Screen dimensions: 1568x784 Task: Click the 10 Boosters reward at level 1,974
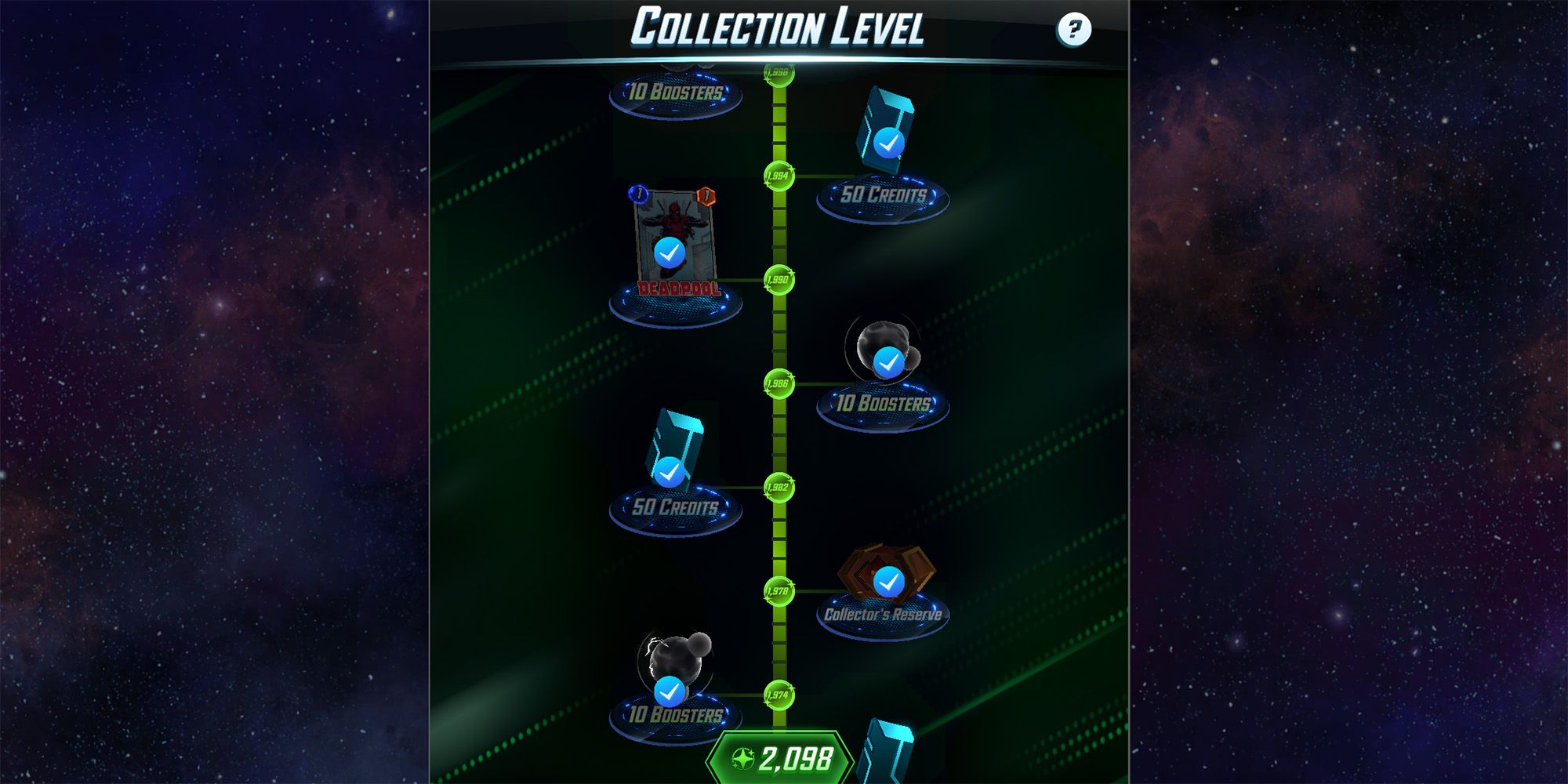[x=674, y=690]
